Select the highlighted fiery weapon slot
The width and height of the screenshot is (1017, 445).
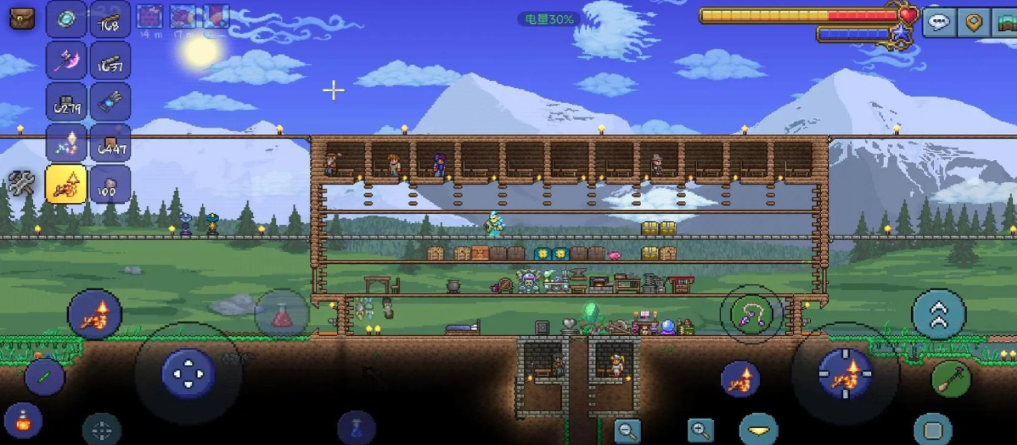point(67,184)
